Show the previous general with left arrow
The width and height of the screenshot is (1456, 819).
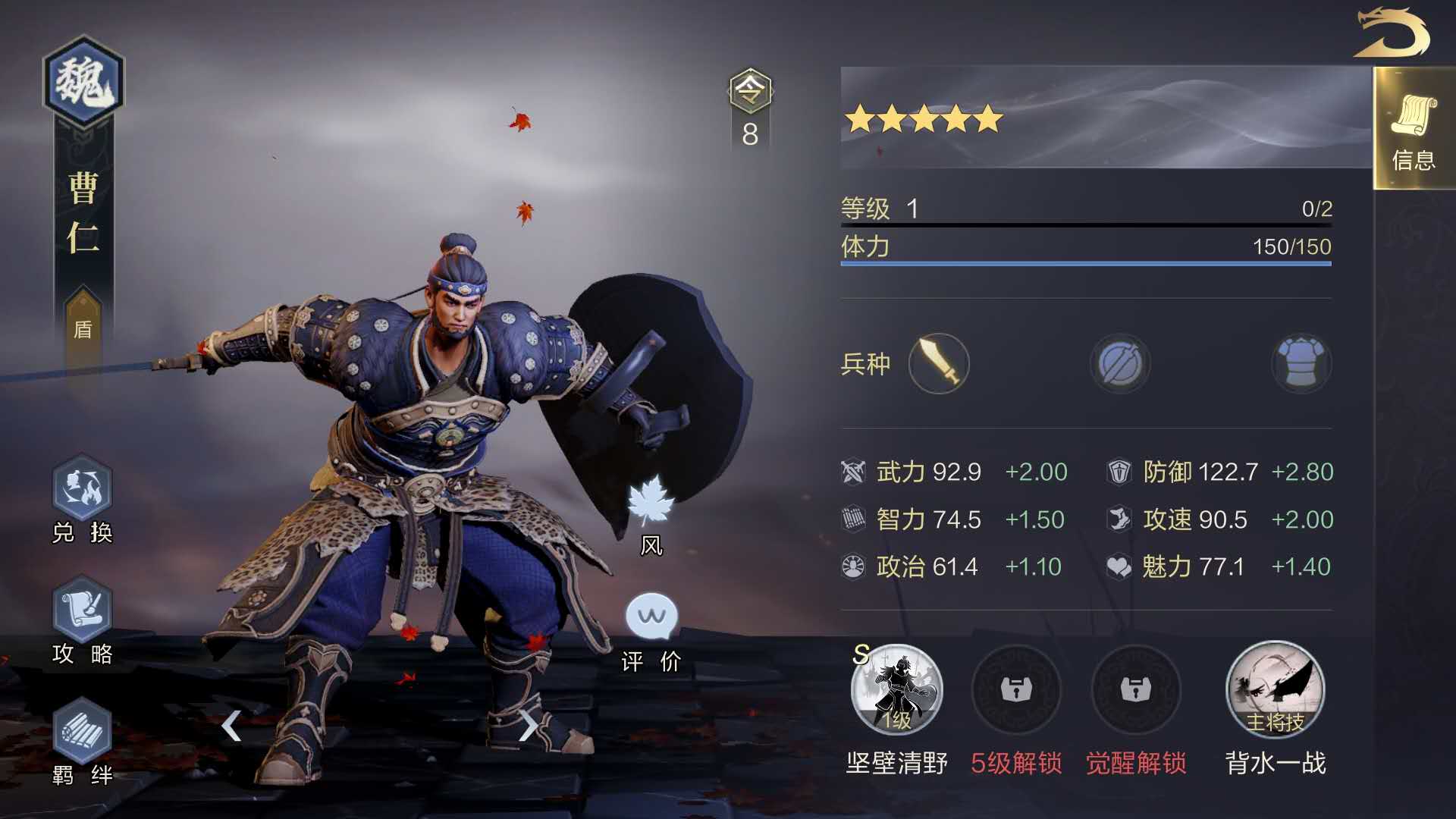pyautogui.click(x=231, y=726)
